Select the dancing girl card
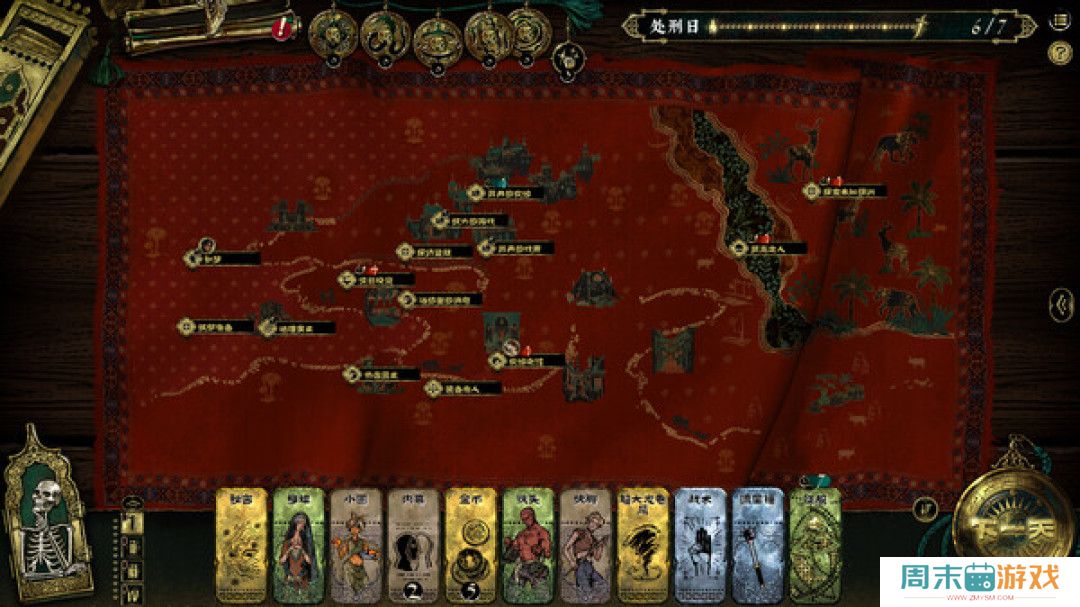The height and width of the screenshot is (607, 1080). 356,547
